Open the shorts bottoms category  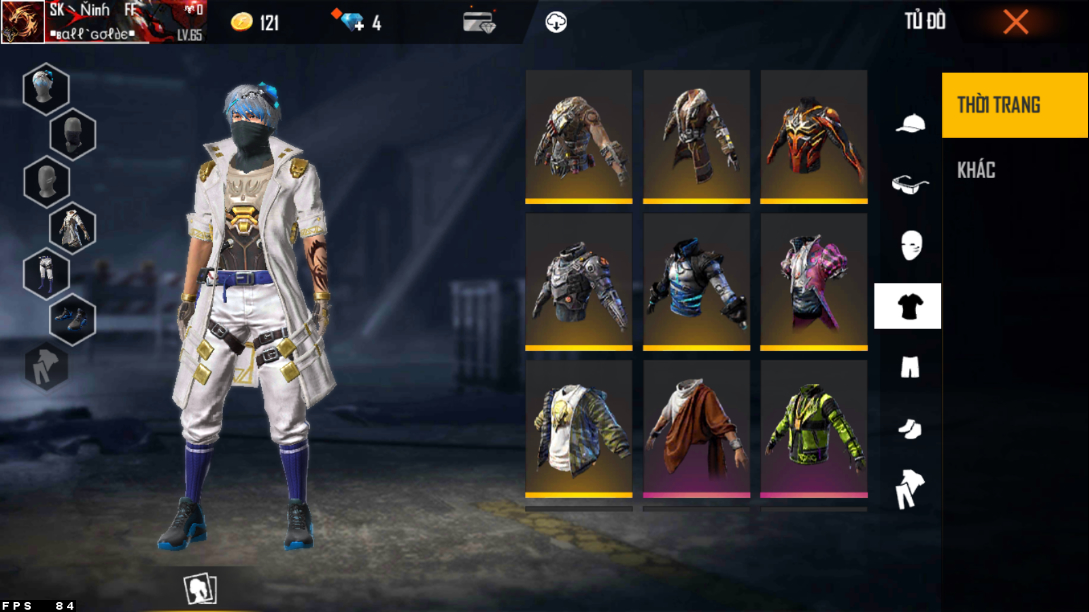pyautogui.click(x=909, y=368)
